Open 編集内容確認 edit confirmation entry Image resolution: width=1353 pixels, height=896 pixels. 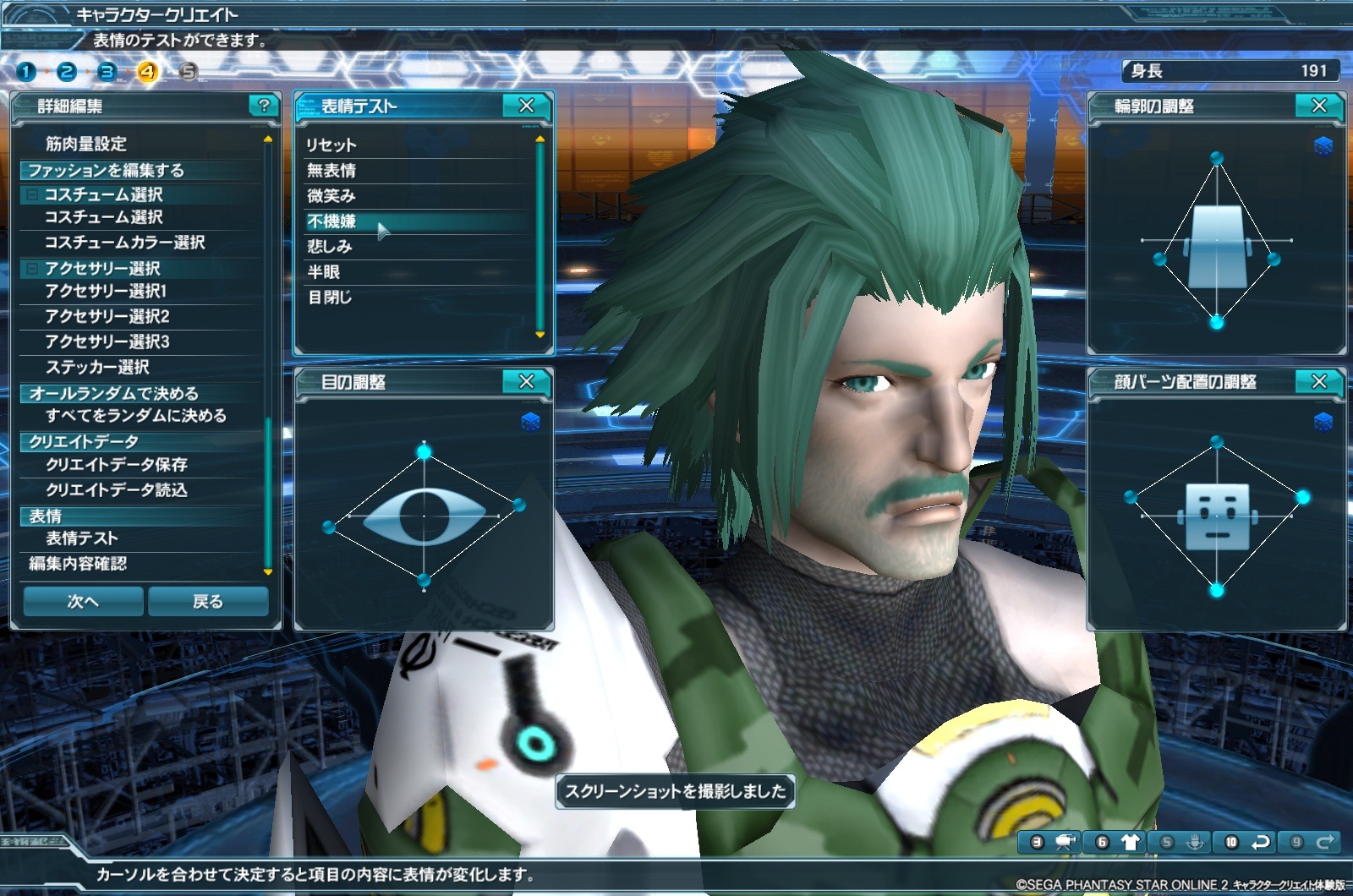point(78,564)
